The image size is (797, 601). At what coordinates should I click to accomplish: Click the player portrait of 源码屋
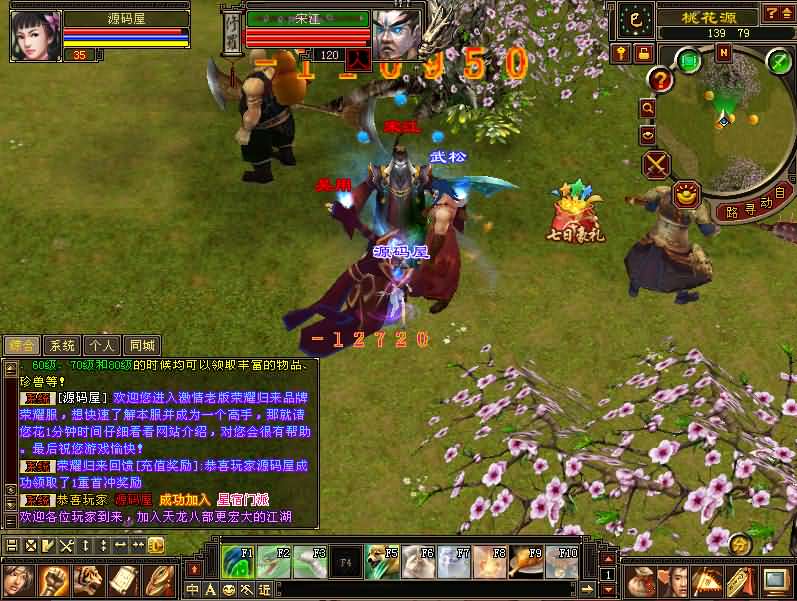[x=35, y=35]
